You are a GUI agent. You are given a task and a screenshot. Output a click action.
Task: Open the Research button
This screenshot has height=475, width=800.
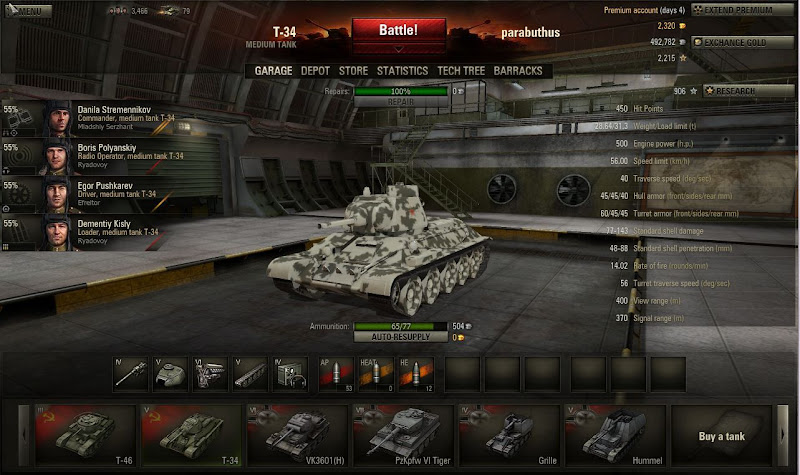pos(741,91)
